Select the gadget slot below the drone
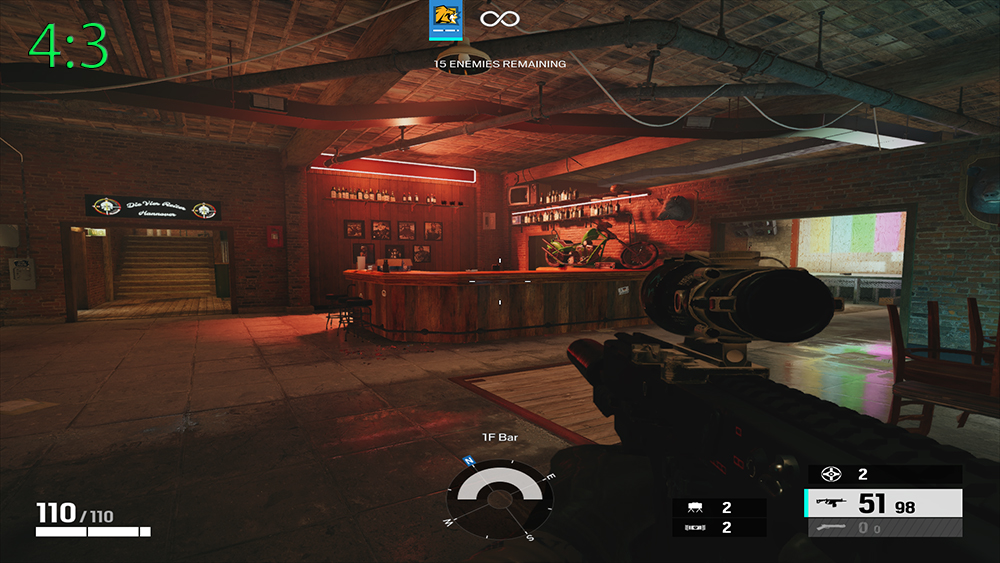1000x563 pixels. pos(719,527)
